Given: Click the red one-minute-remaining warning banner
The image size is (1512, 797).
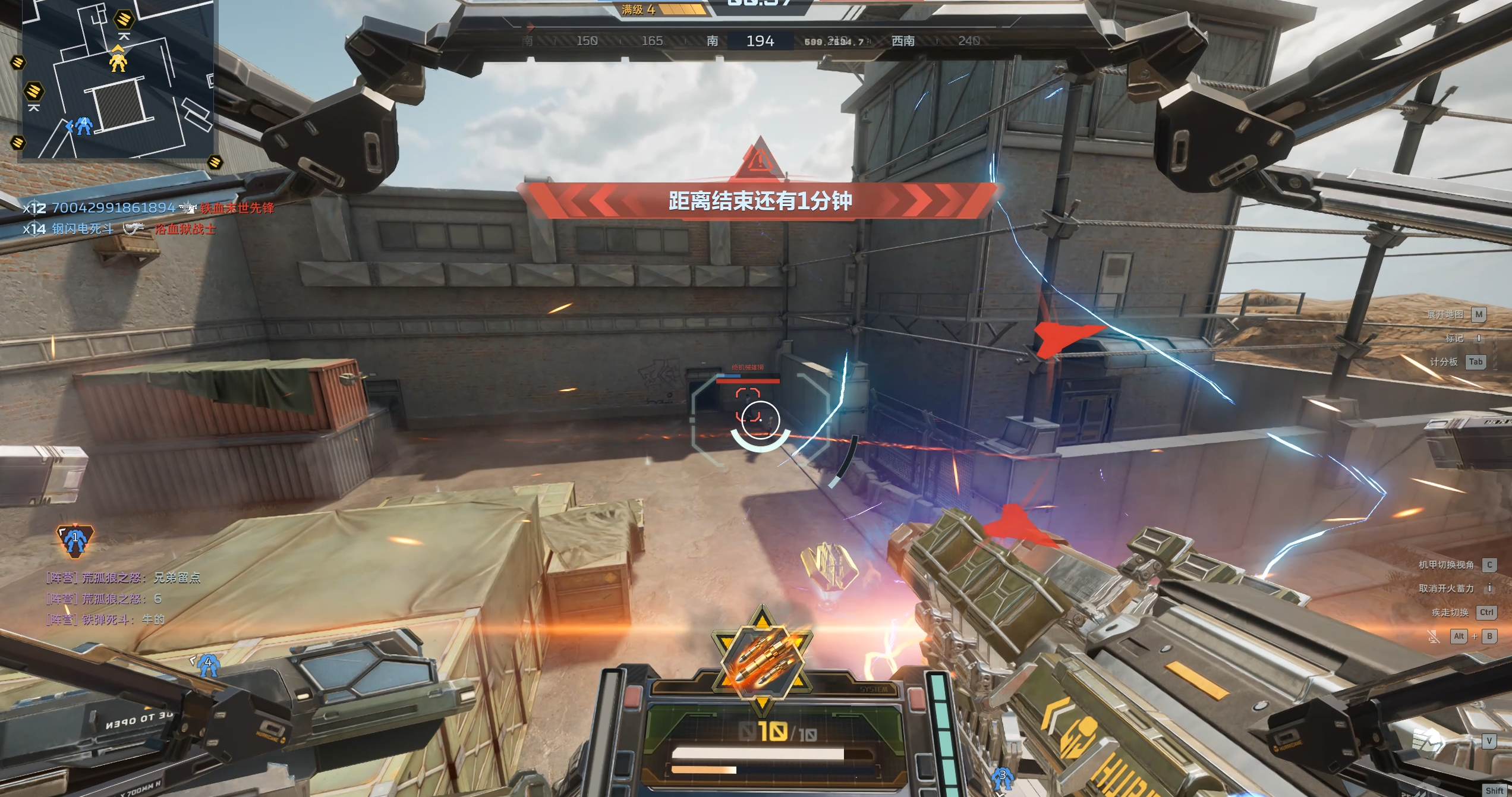Looking at the screenshot, I should pyautogui.click(x=760, y=201).
